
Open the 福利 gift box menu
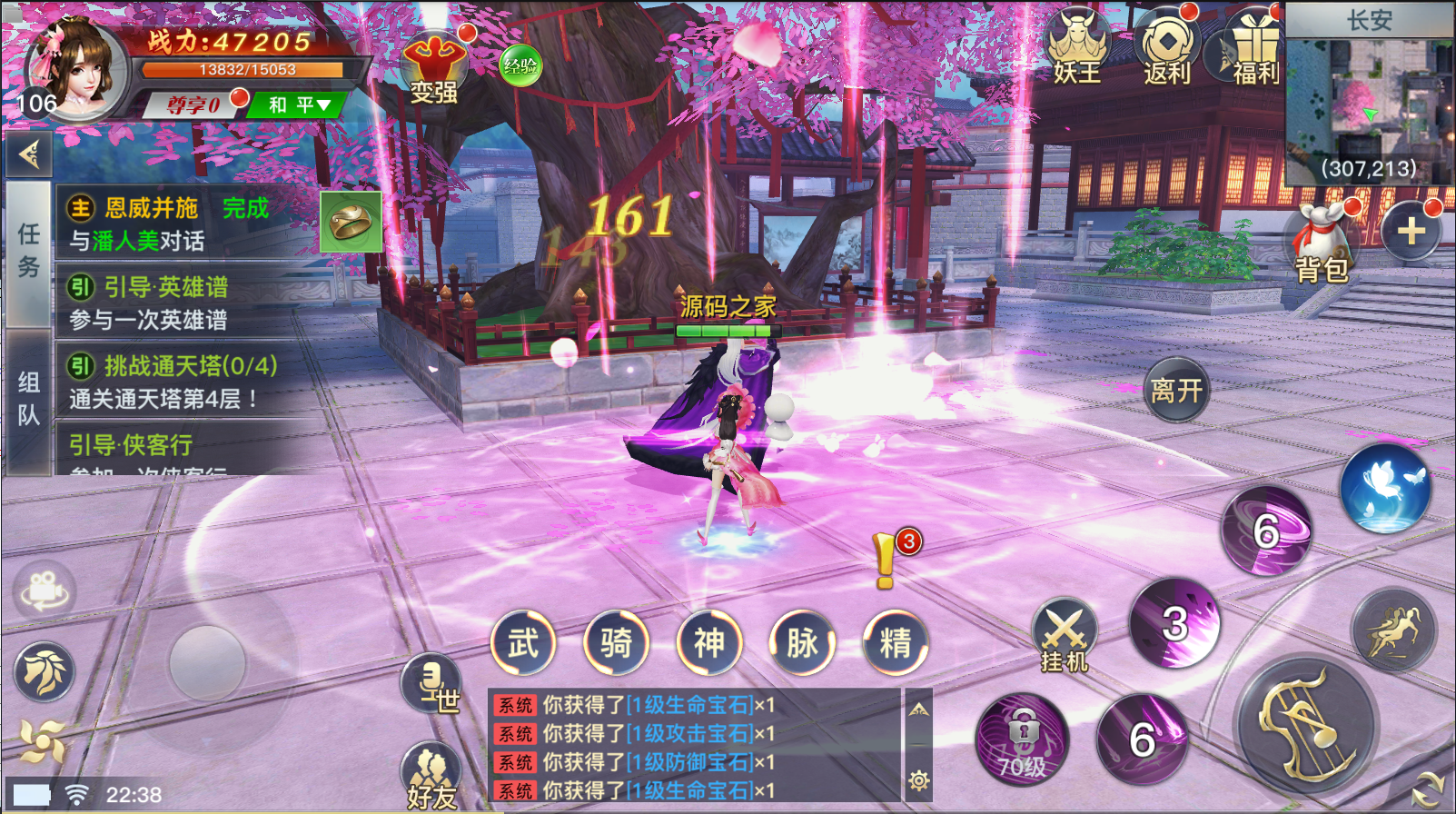coord(1253,51)
